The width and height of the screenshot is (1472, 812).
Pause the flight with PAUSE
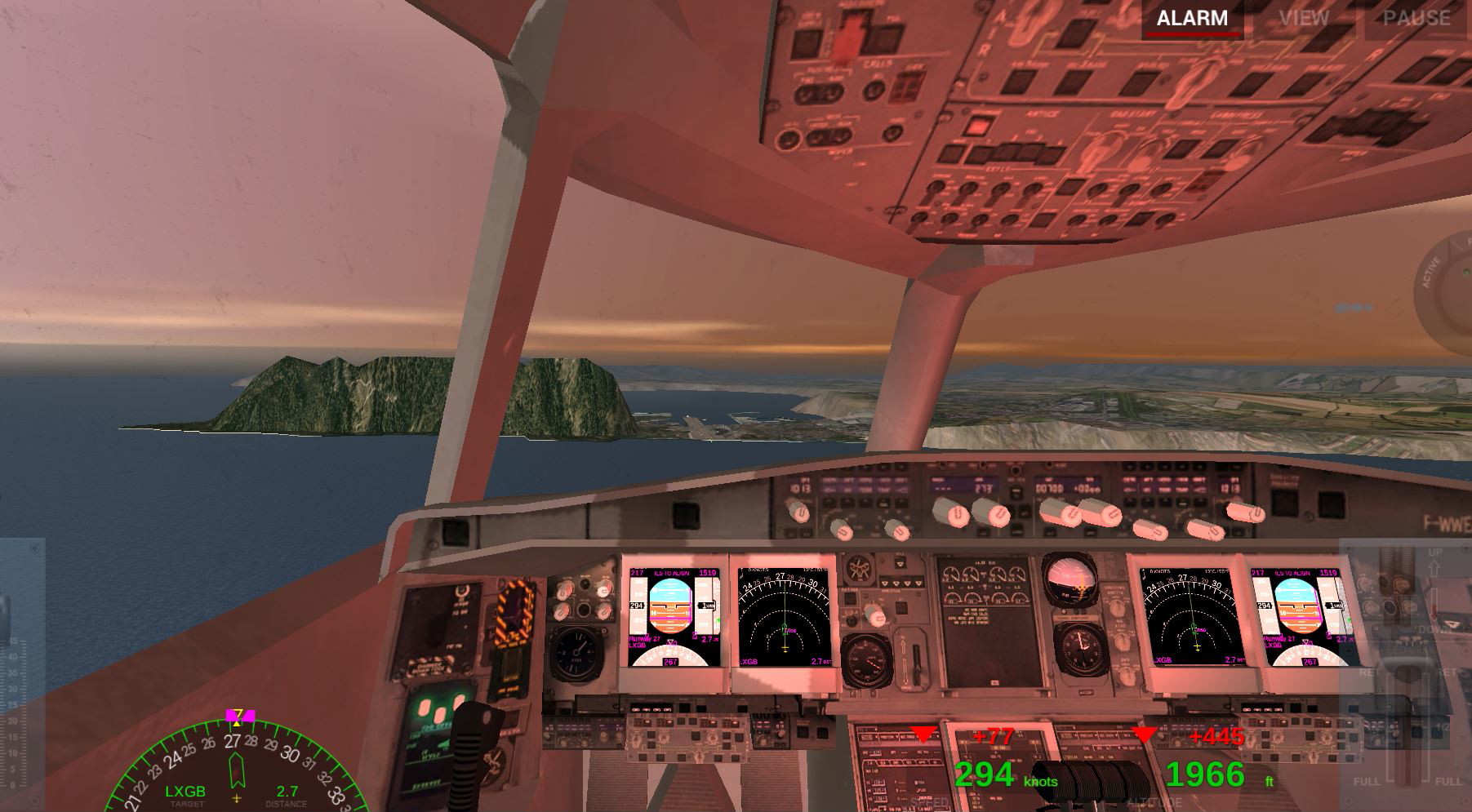tap(1416, 19)
